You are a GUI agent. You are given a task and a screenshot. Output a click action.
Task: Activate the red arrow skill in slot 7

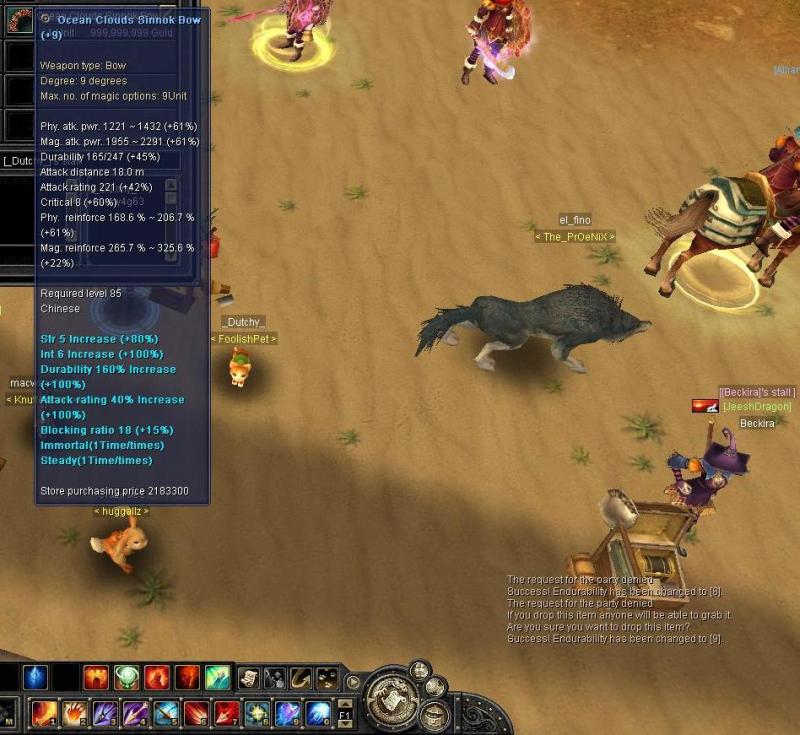click(x=227, y=713)
